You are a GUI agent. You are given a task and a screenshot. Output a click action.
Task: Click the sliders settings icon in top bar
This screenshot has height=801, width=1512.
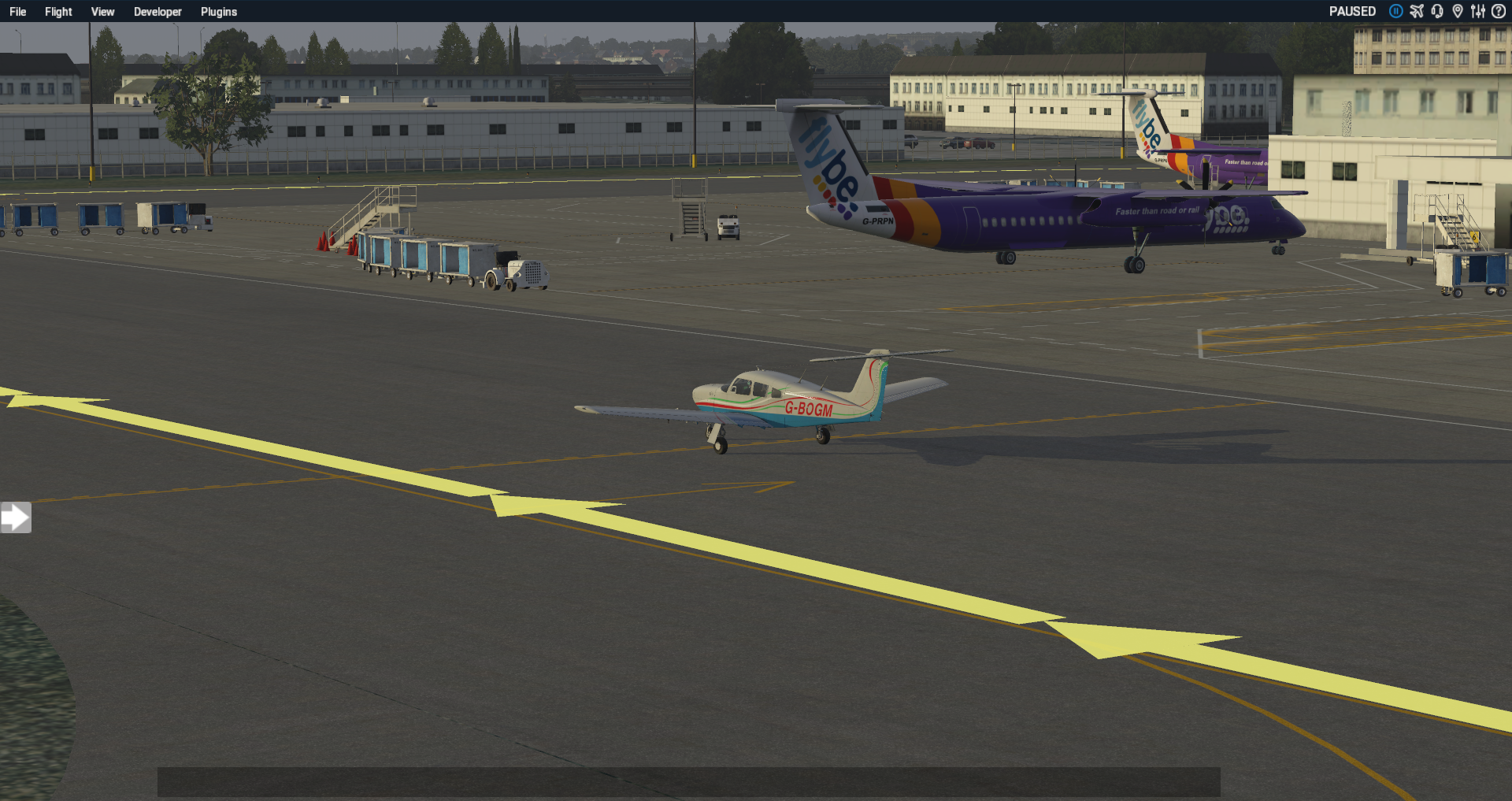1479,11
